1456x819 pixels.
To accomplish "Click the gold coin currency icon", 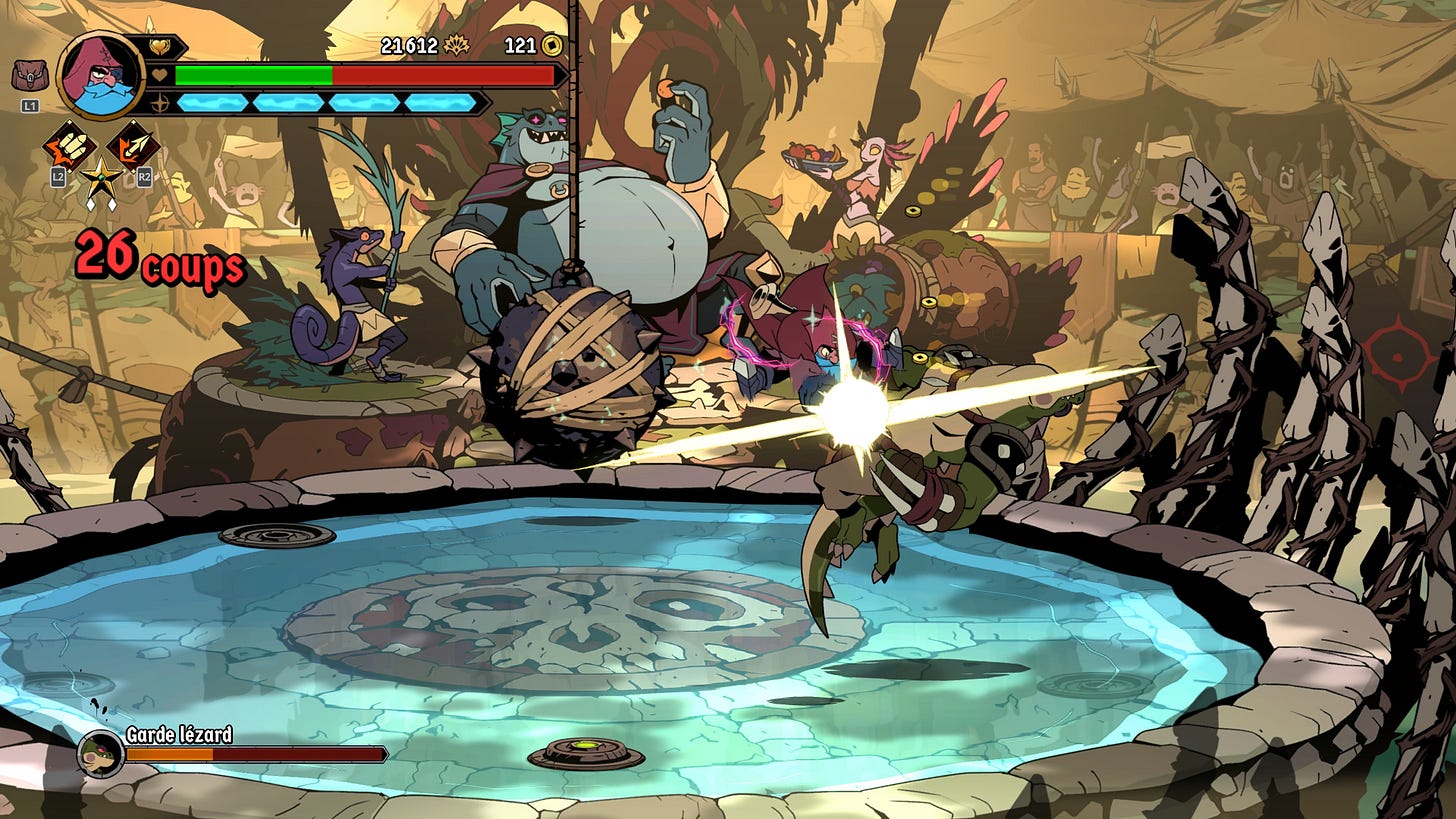I will (551, 45).
